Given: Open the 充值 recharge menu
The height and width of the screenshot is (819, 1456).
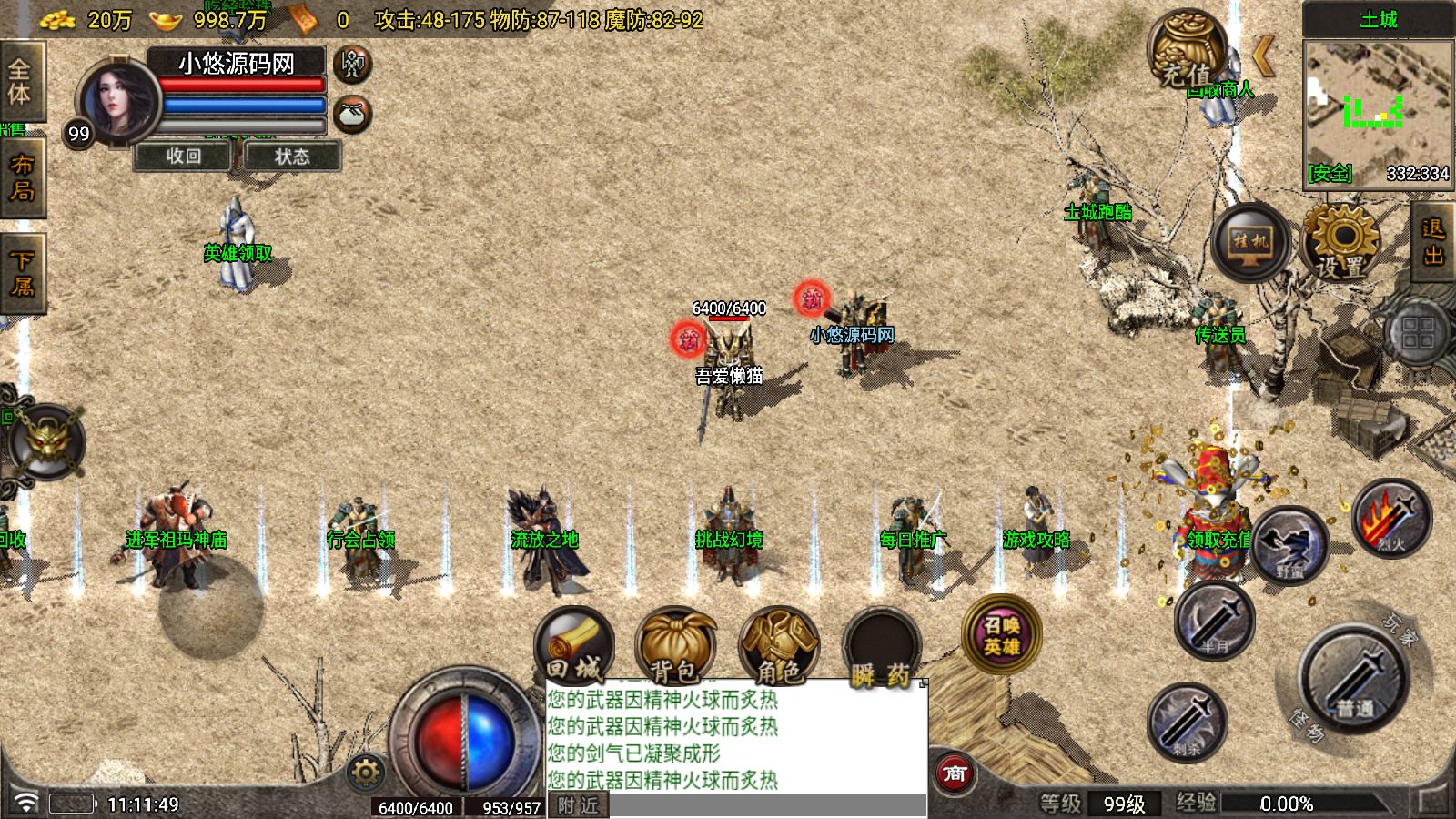Looking at the screenshot, I should [x=1186, y=51].
